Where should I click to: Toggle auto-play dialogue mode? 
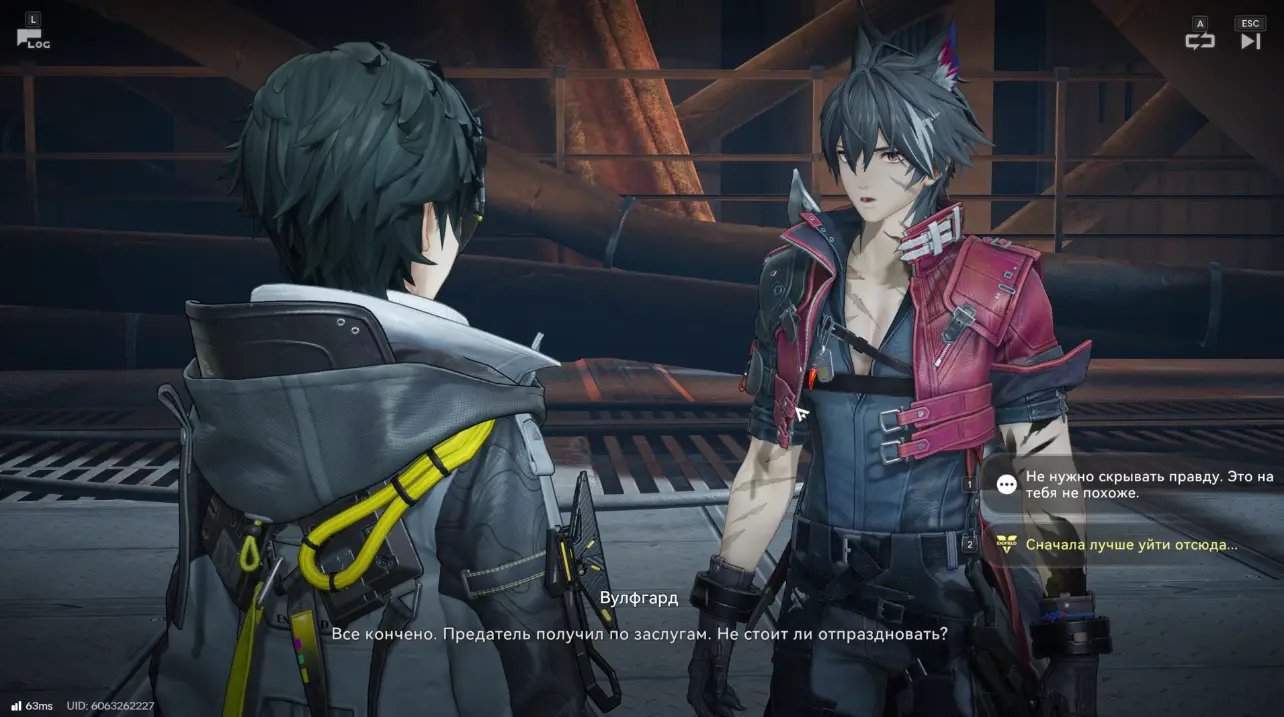pos(1199,41)
